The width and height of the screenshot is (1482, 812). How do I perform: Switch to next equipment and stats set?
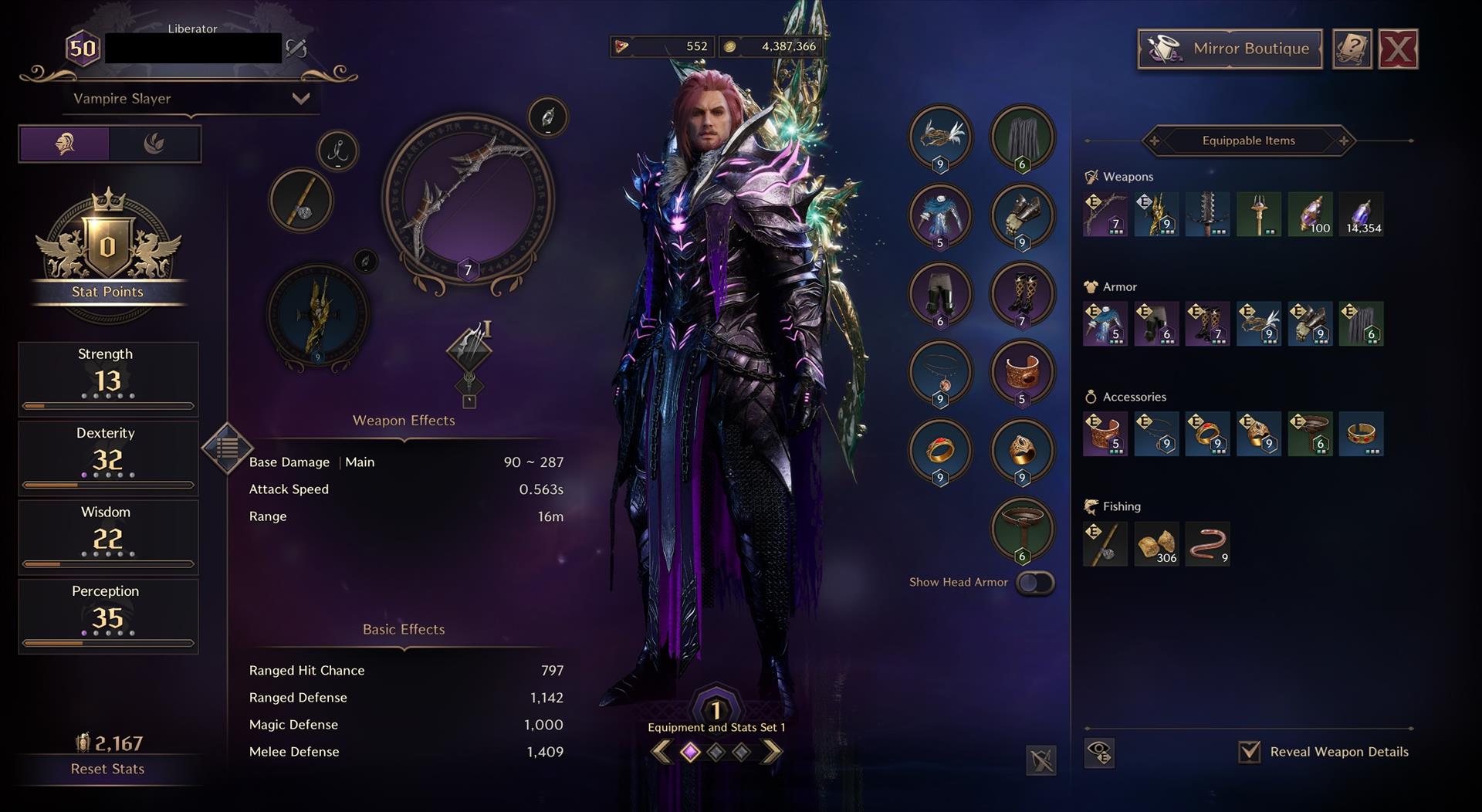click(771, 752)
